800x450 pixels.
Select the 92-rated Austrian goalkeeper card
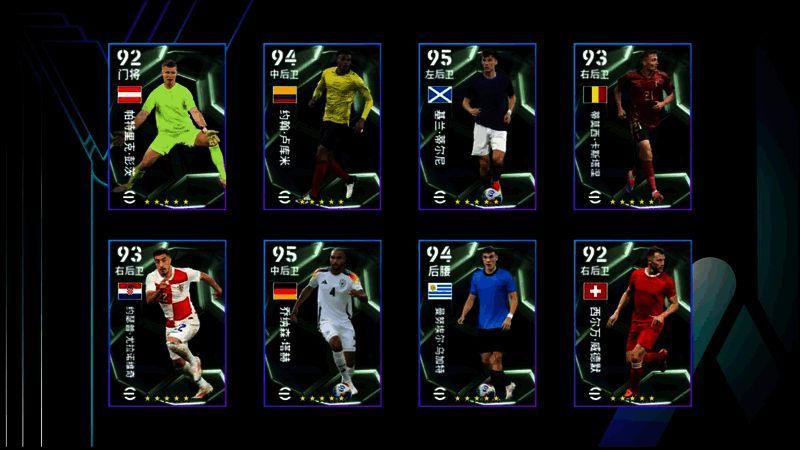(x=167, y=126)
